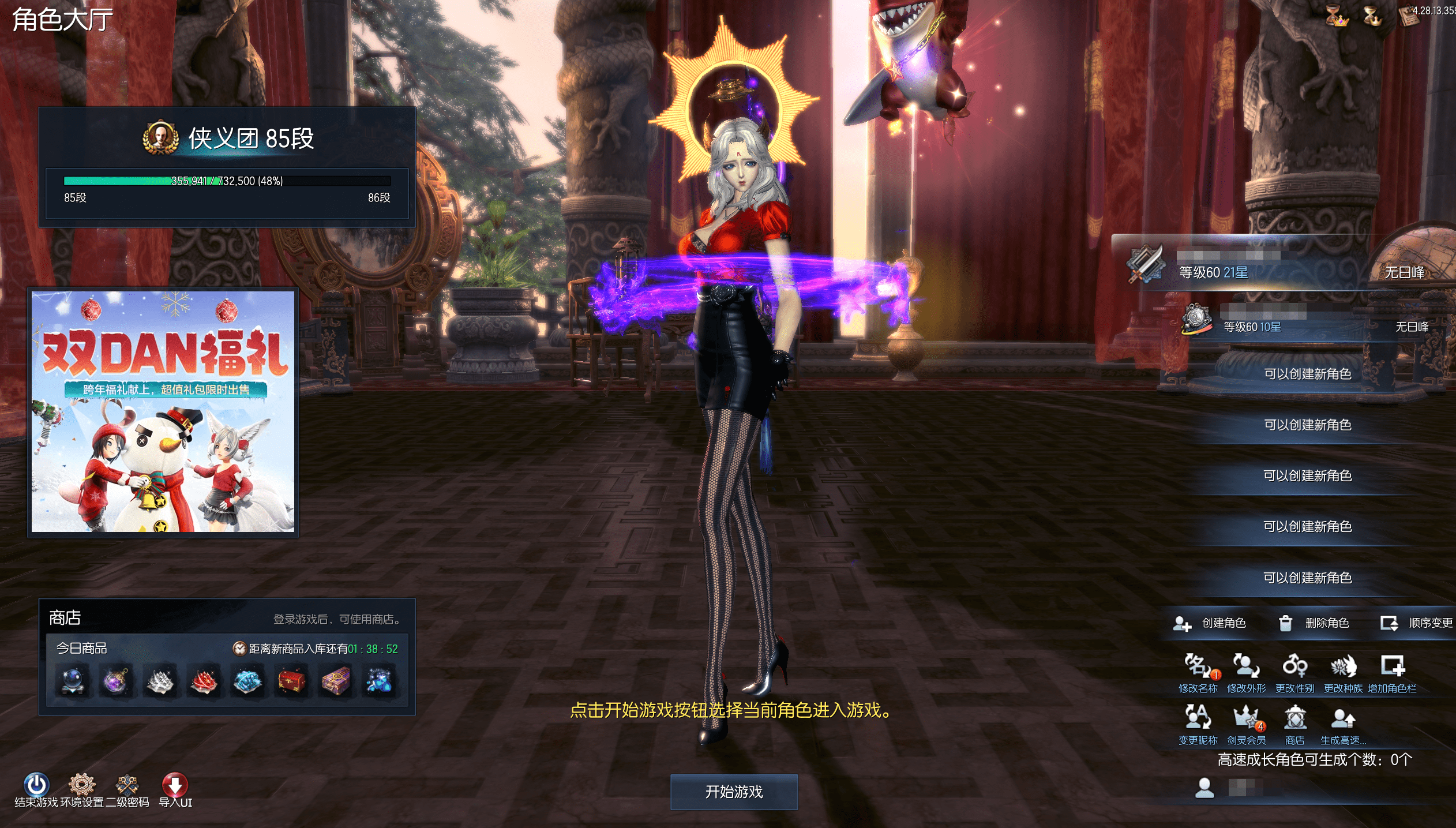Open the 双DAN福礼 promotion banner
Image resolution: width=1456 pixels, height=828 pixels.
[163, 411]
